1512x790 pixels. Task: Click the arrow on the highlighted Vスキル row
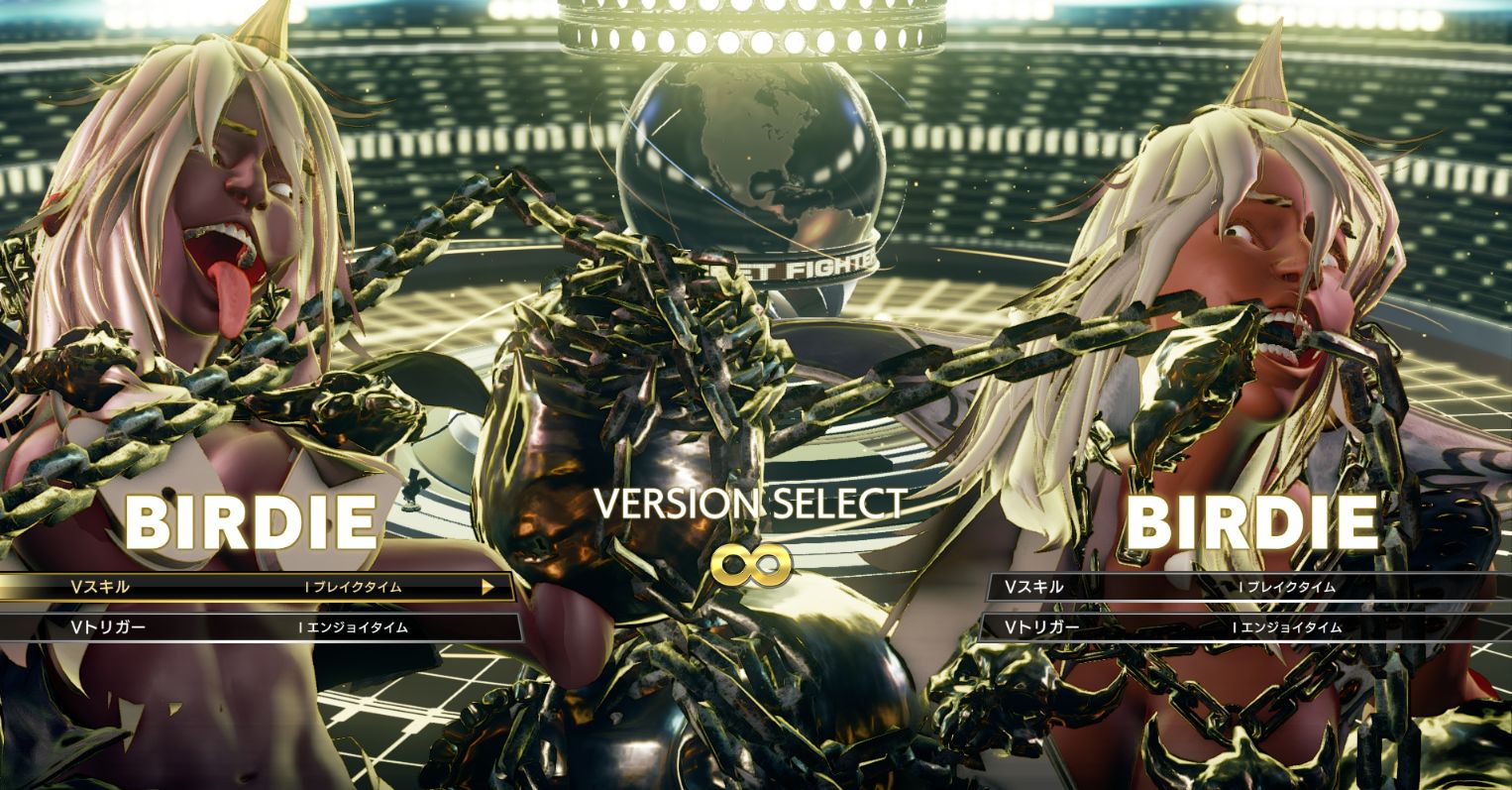pos(487,587)
